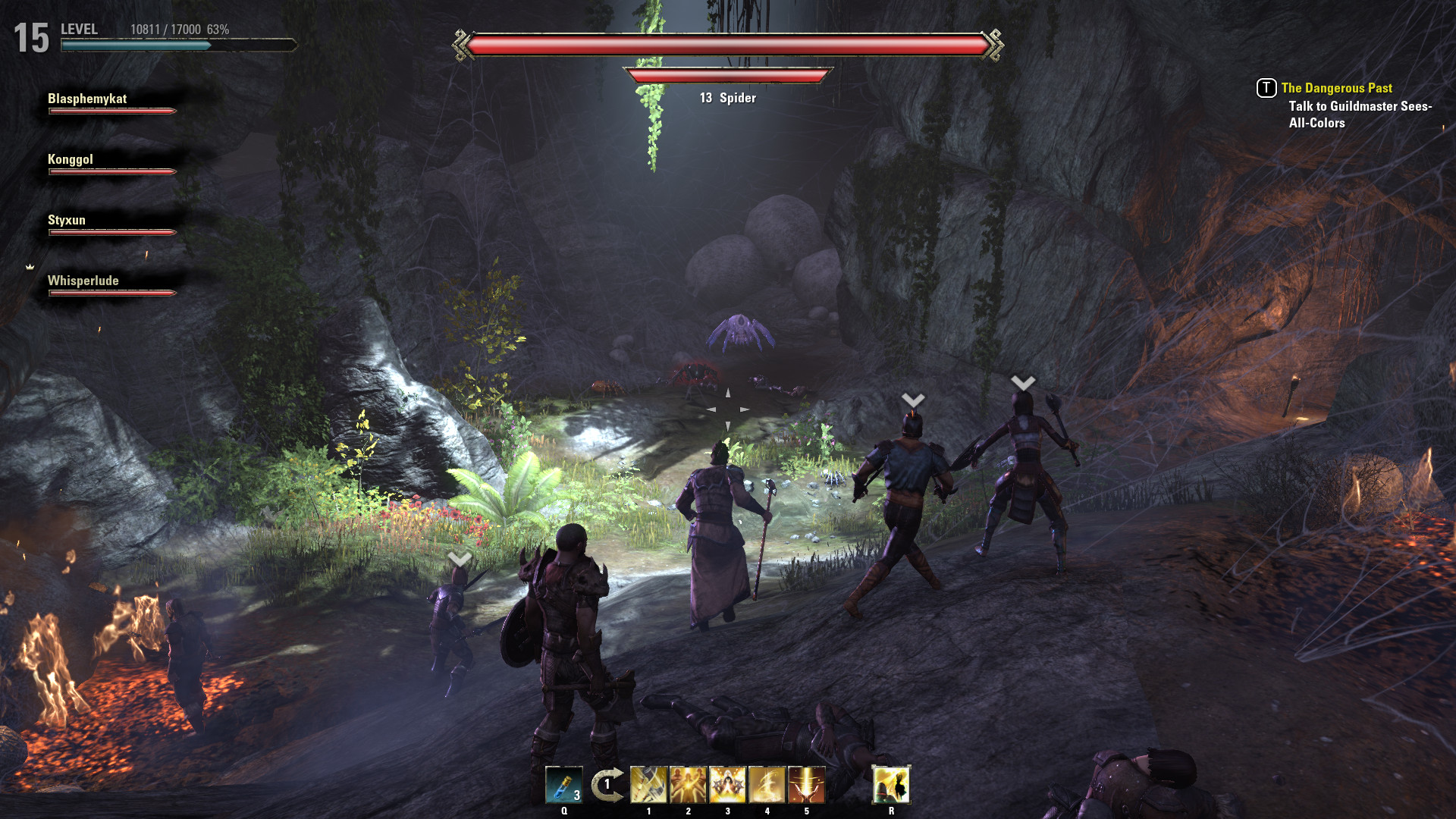Use the ability in slot 4

coord(767,786)
